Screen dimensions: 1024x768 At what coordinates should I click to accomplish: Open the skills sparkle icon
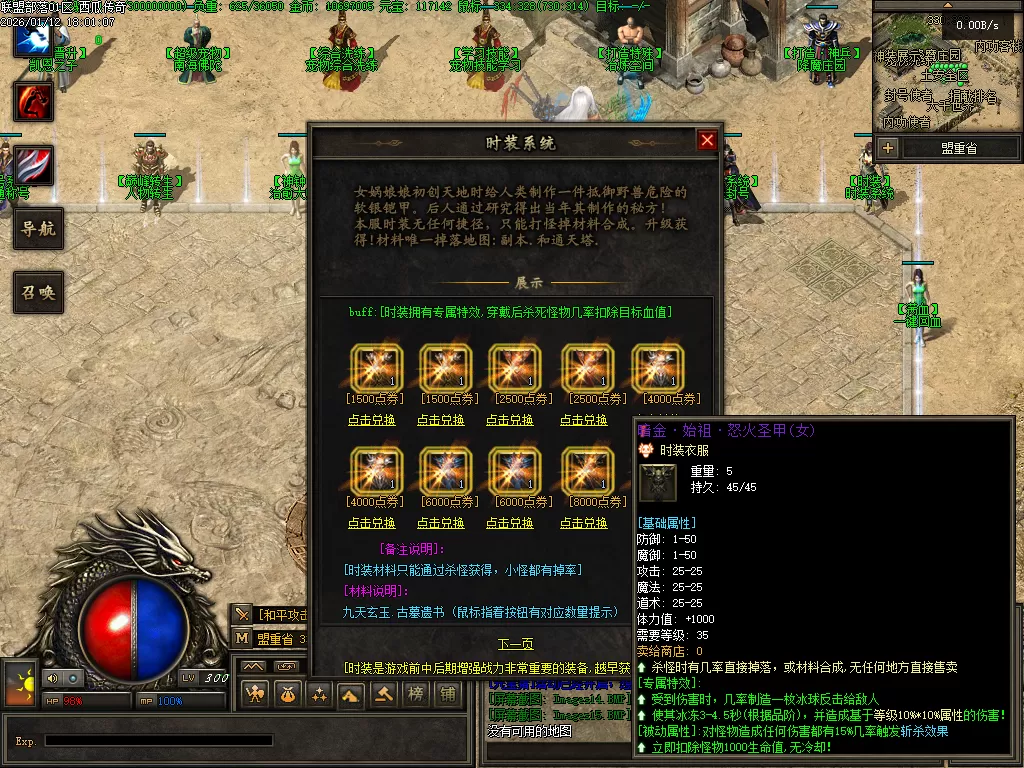pyautogui.click(x=319, y=694)
